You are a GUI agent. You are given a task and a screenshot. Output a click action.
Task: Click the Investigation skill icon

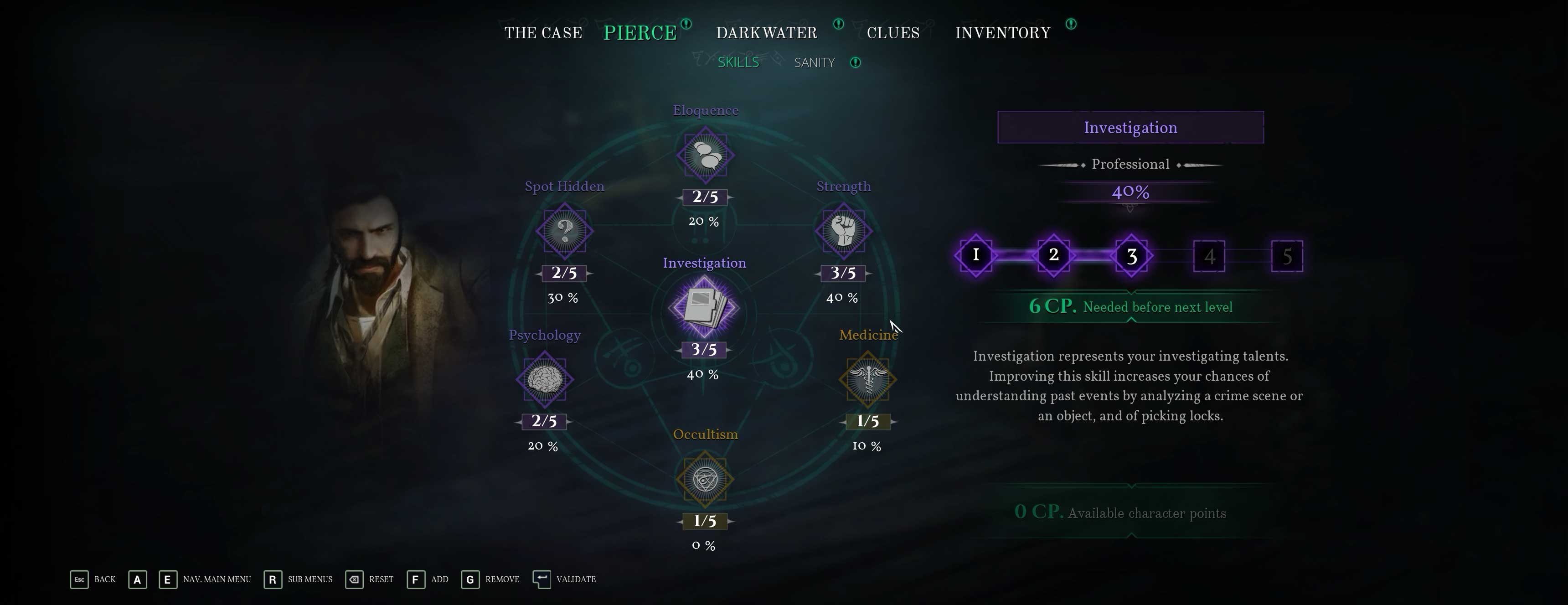click(704, 307)
